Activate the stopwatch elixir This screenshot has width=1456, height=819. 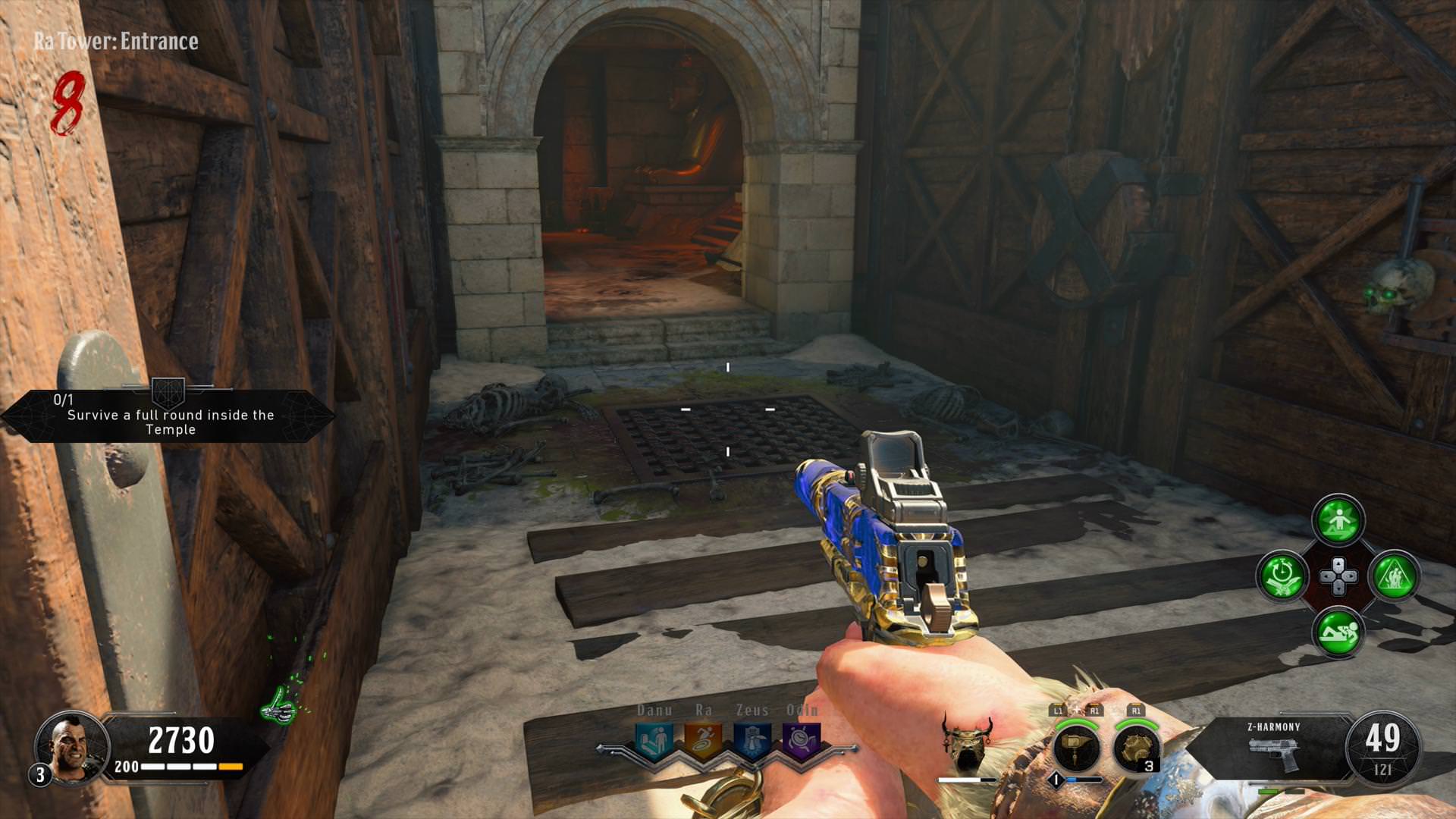[1282, 576]
